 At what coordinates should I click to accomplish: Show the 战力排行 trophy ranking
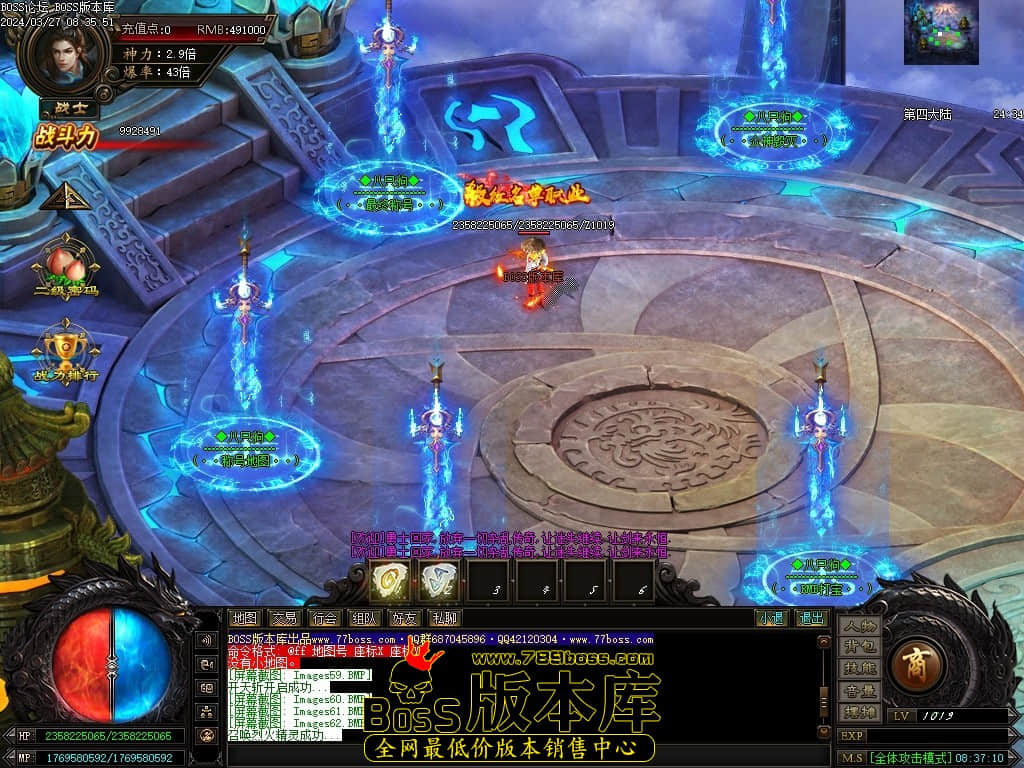coord(66,351)
